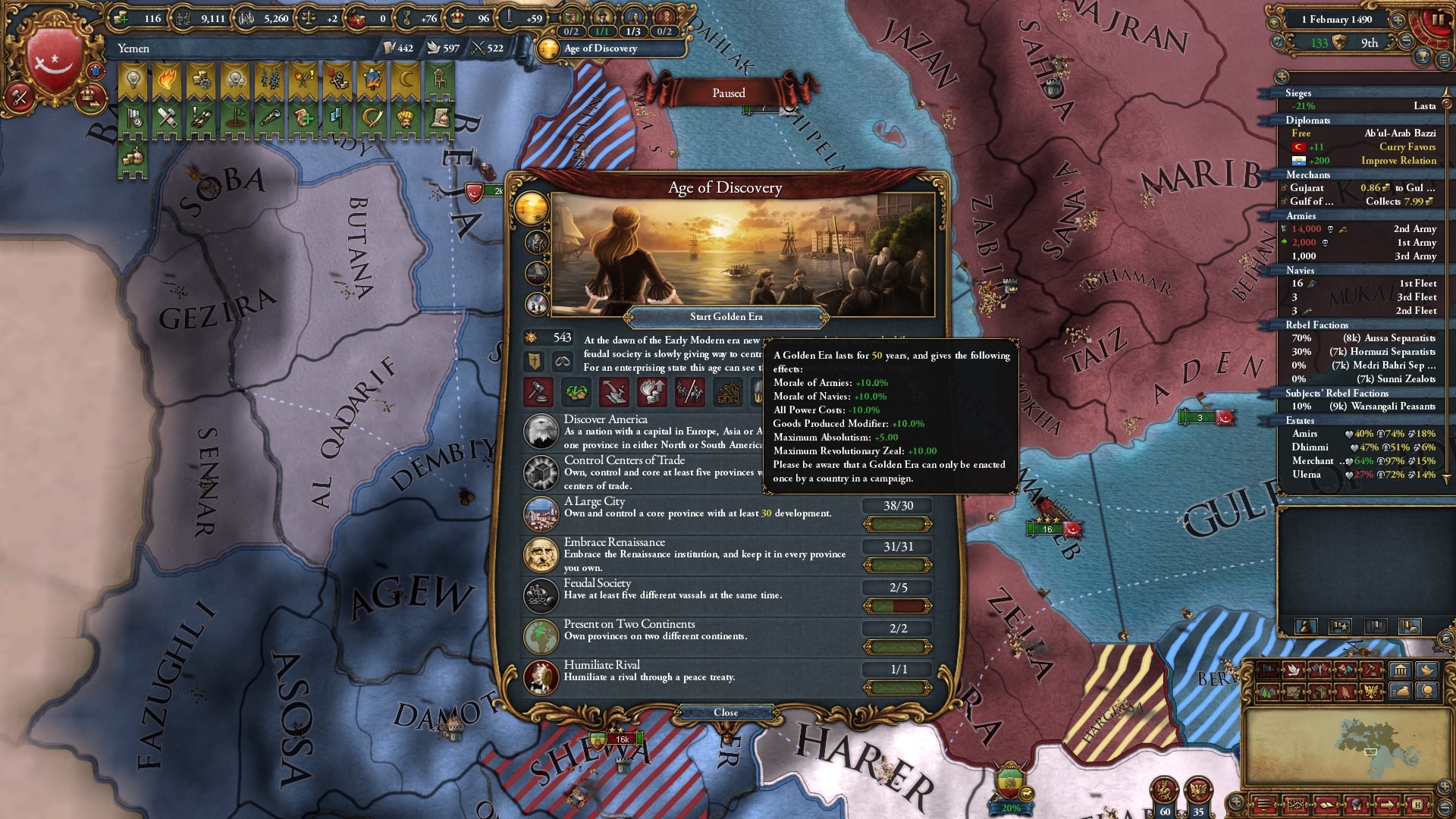Toggle the red pause button
This screenshot has height=819, width=1456.
pyautogui.click(x=1438, y=20)
